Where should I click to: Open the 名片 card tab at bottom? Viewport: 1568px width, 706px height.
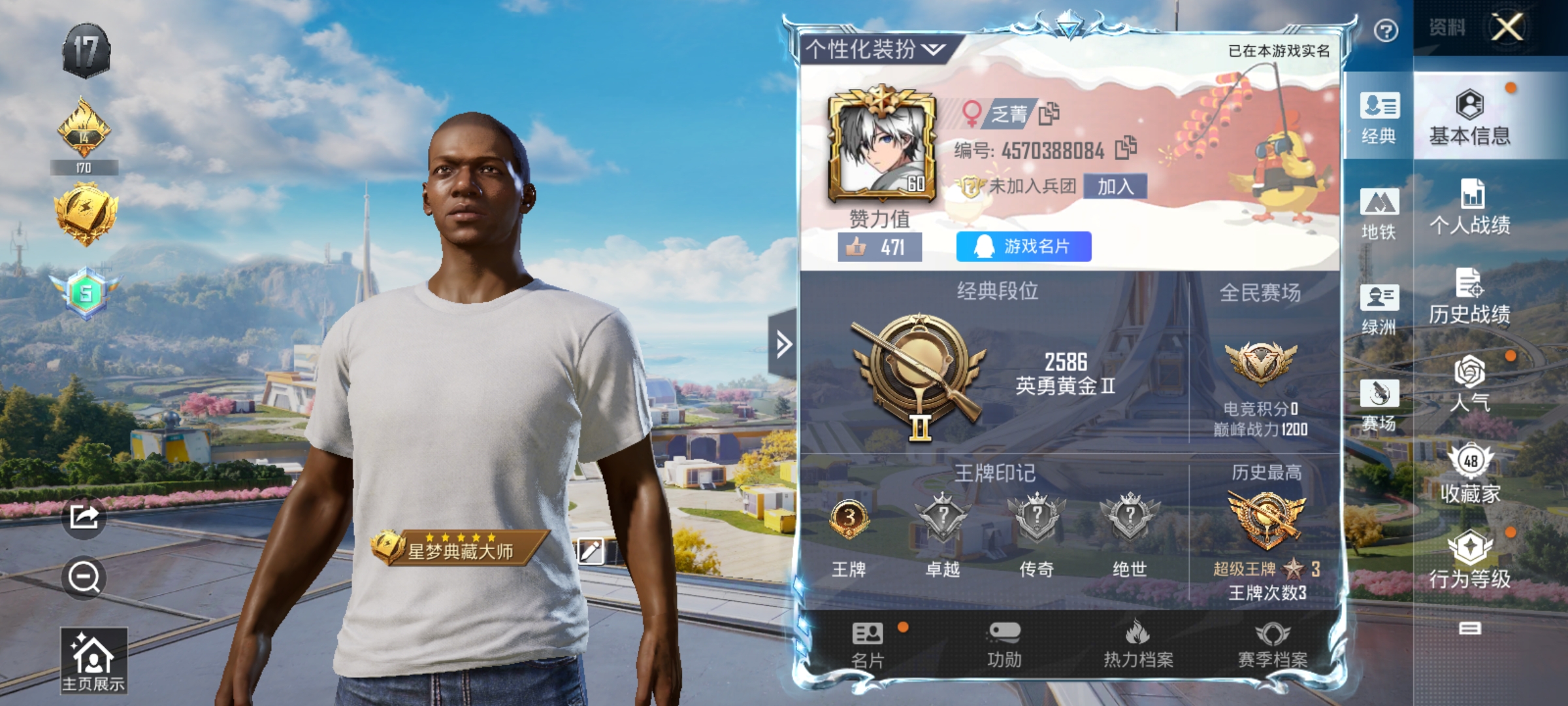click(x=868, y=645)
